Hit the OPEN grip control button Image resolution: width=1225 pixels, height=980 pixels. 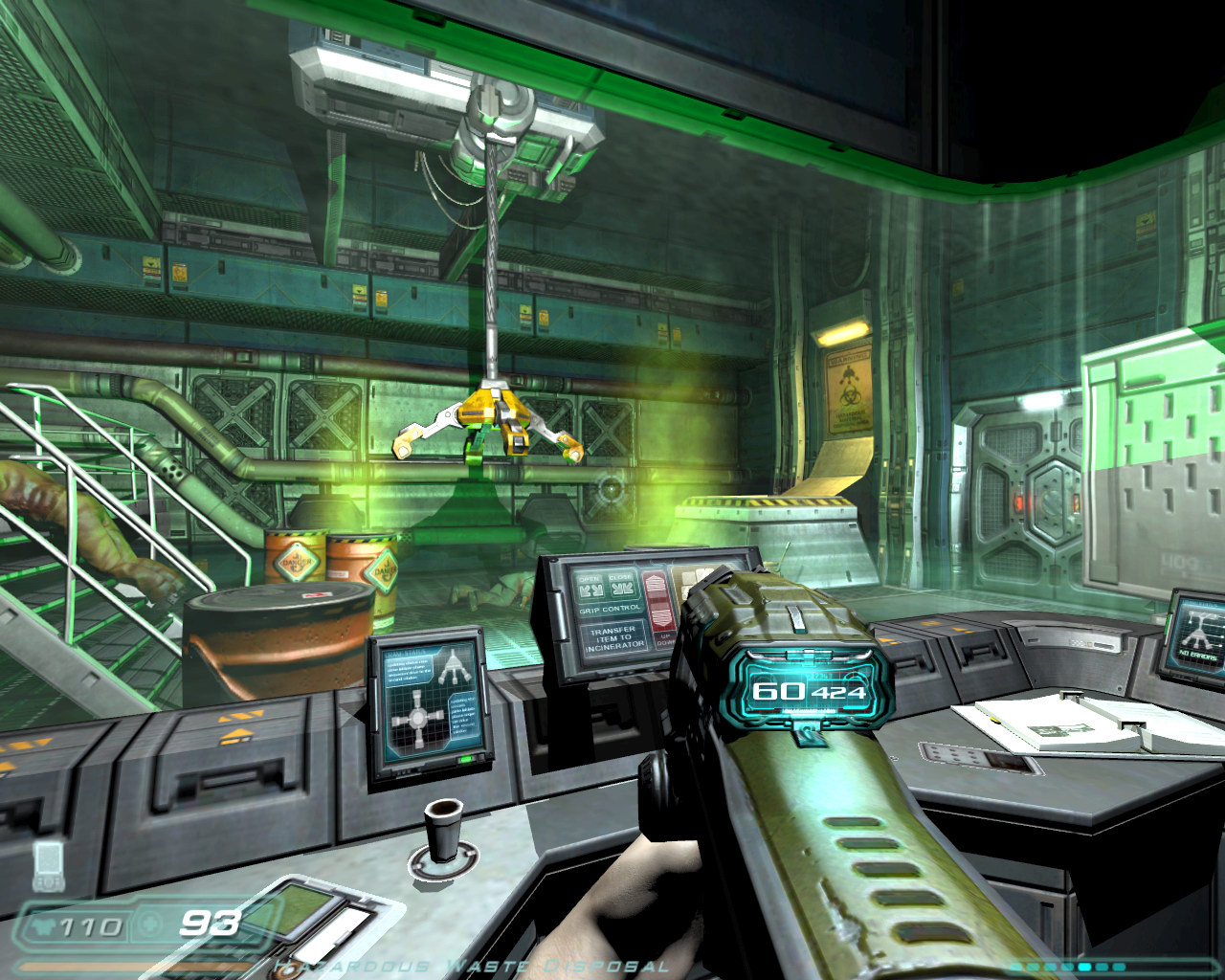[x=590, y=586]
